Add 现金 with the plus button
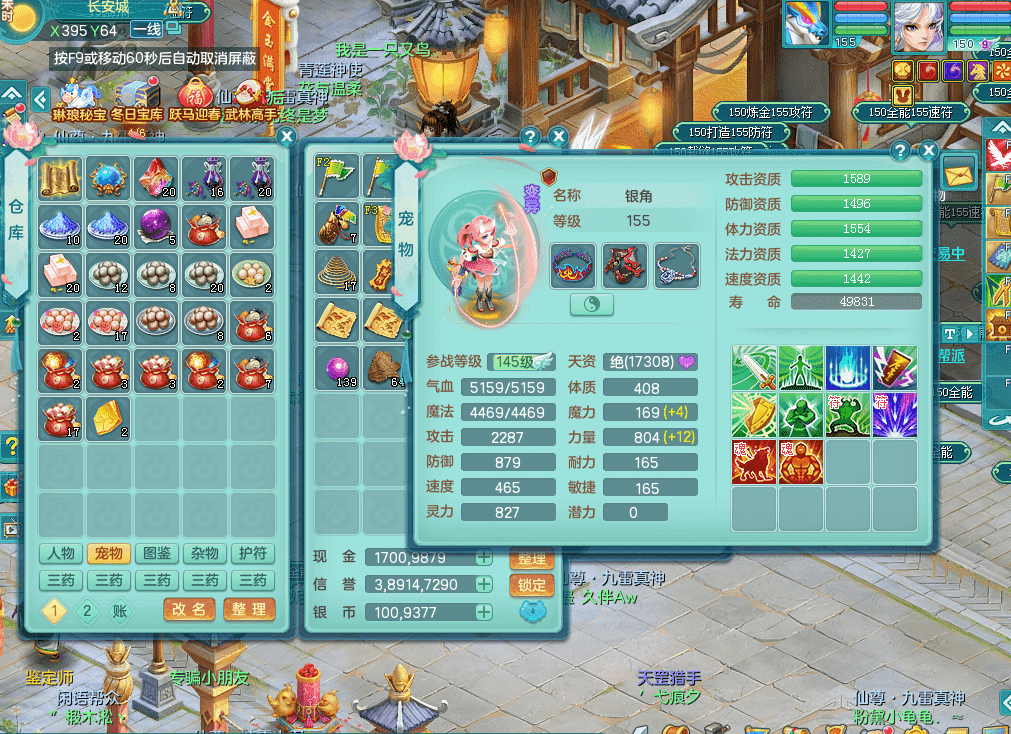The width and height of the screenshot is (1011, 734). [484, 558]
